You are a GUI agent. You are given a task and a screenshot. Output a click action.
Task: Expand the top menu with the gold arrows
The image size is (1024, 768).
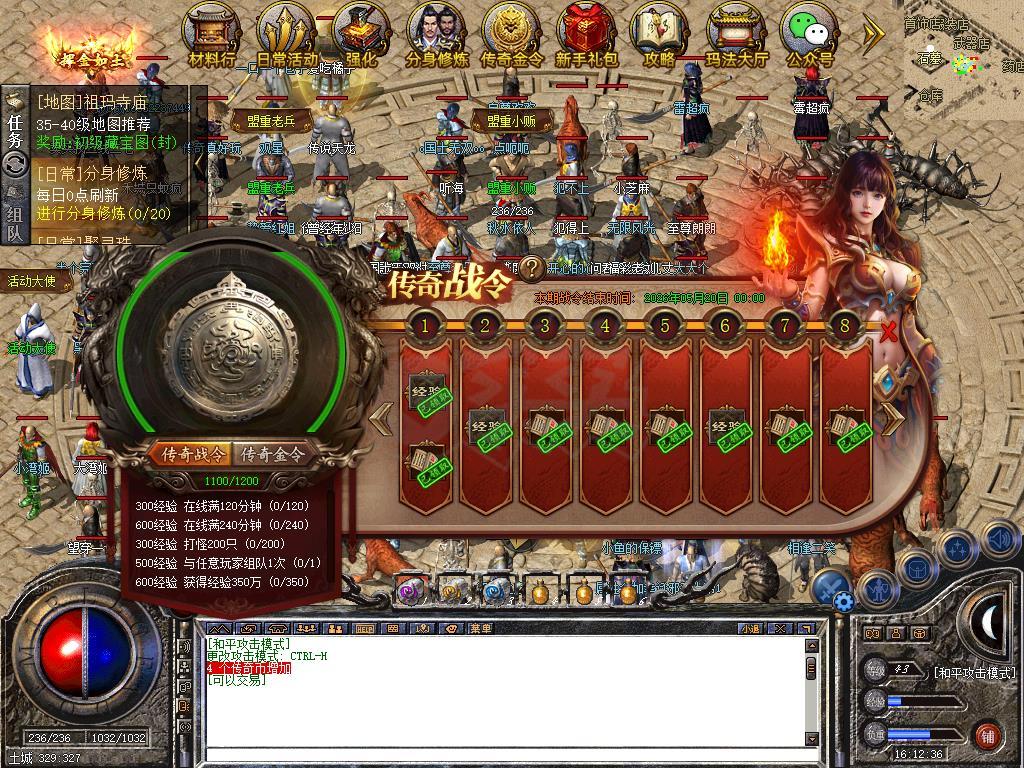point(873,34)
